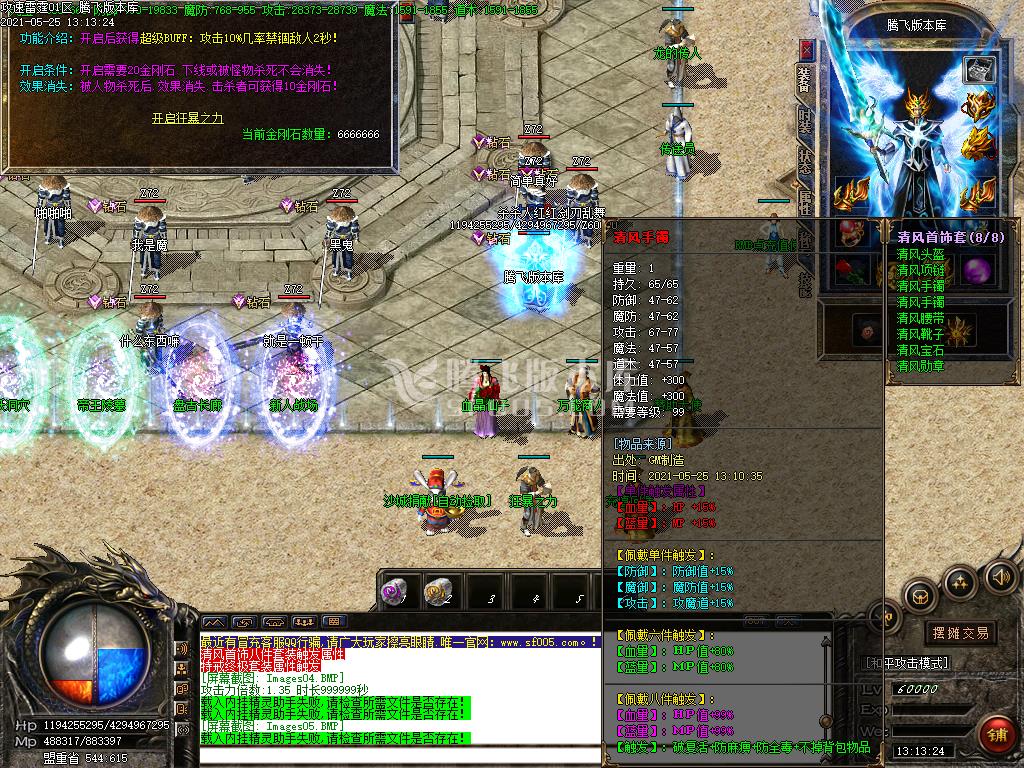Open the 摆摊交易 stall trade
This screenshot has height=768, width=1024.
click(959, 632)
